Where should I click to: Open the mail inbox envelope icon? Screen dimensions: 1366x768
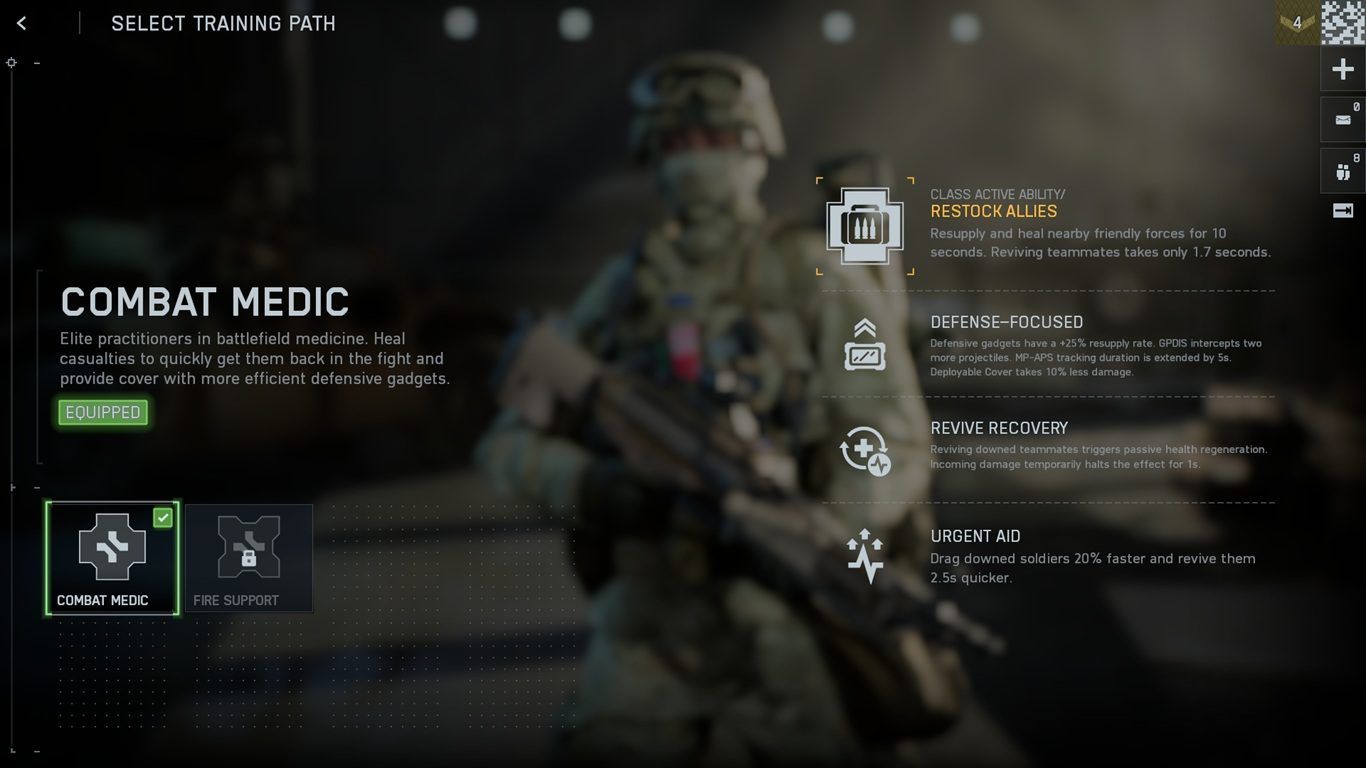pyautogui.click(x=1343, y=120)
